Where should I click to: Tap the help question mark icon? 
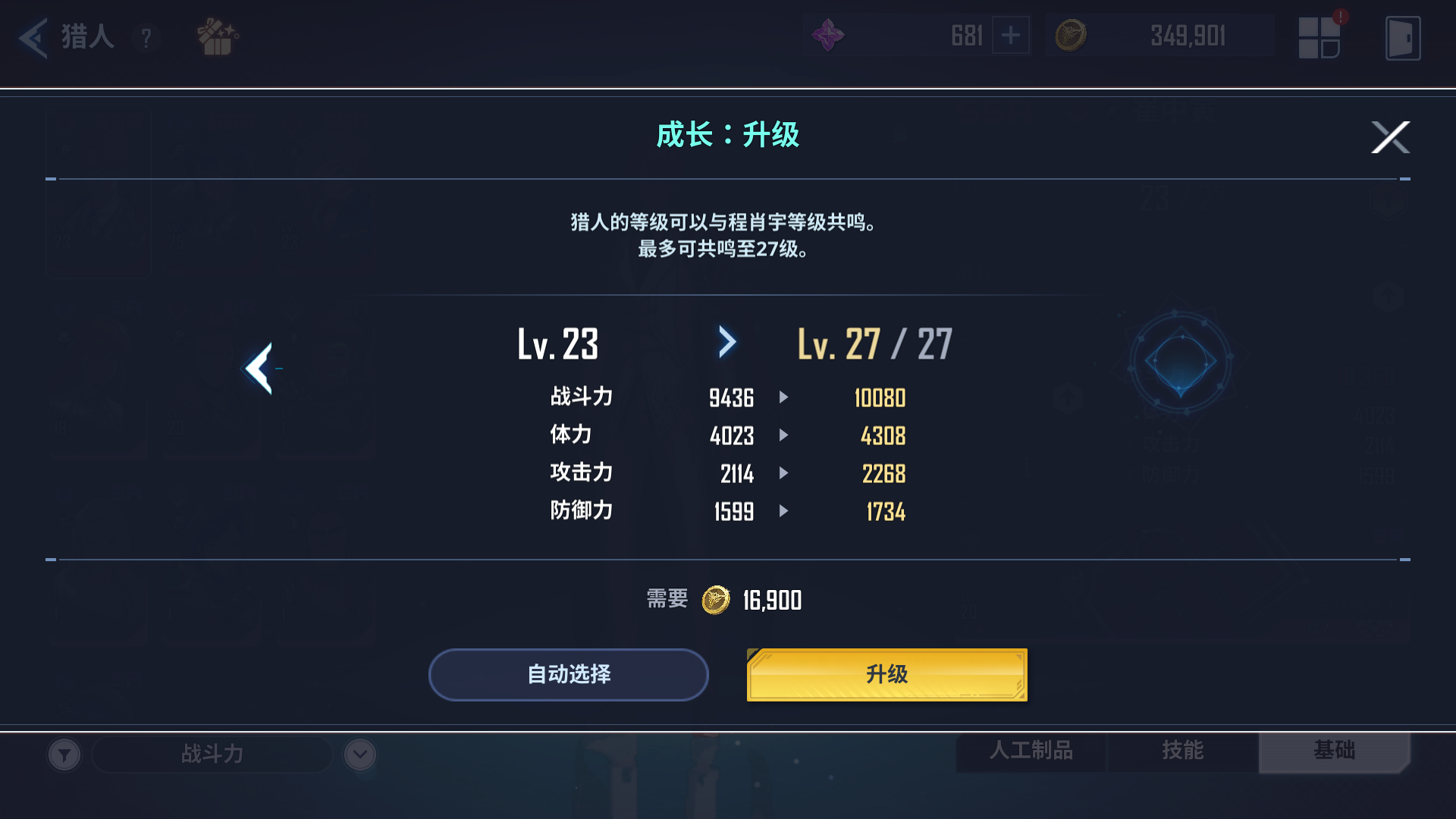tap(146, 38)
